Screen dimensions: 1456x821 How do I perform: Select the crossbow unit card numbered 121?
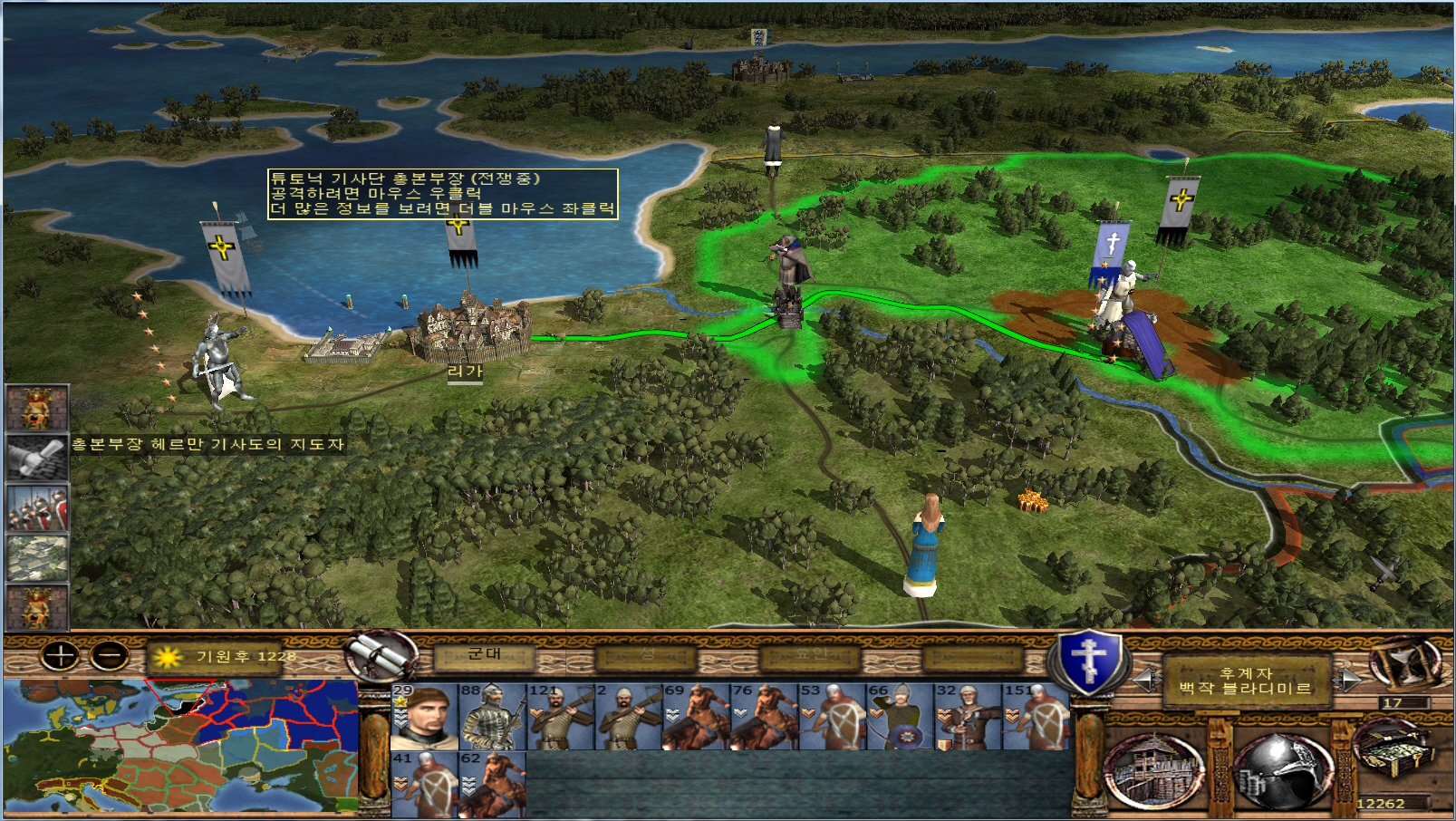[561, 717]
